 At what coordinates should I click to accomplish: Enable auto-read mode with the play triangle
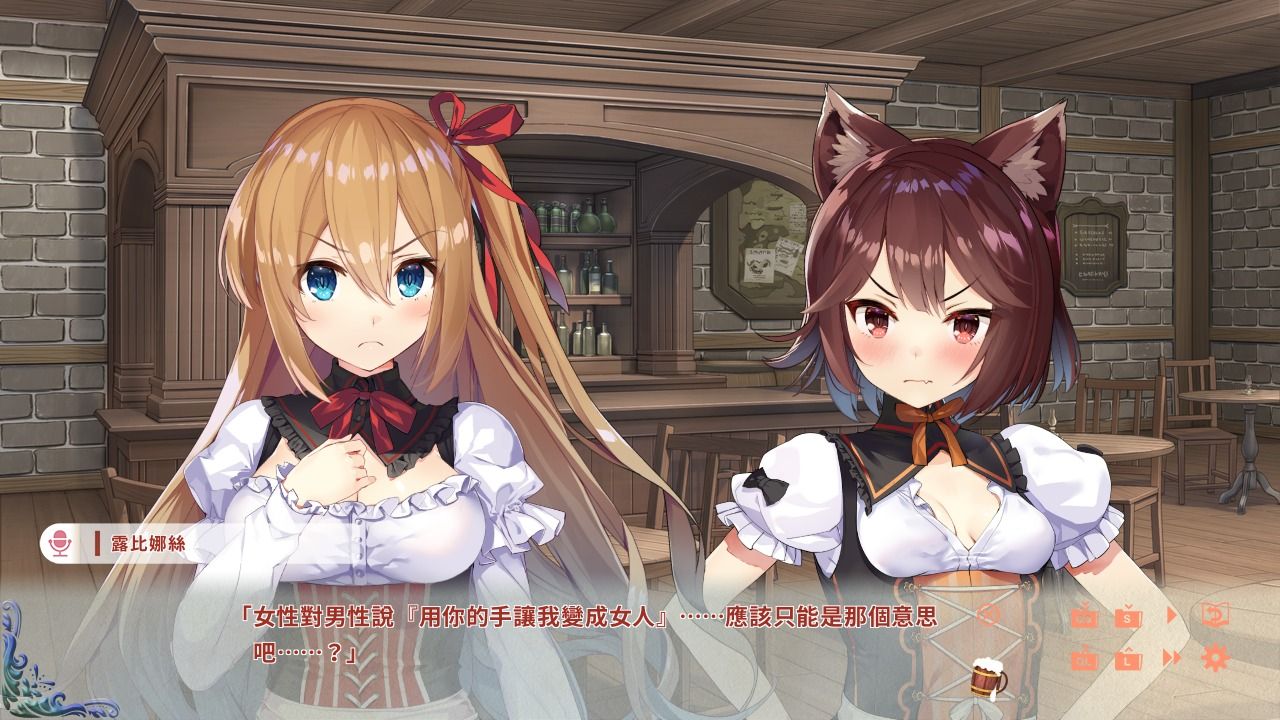point(1172,613)
